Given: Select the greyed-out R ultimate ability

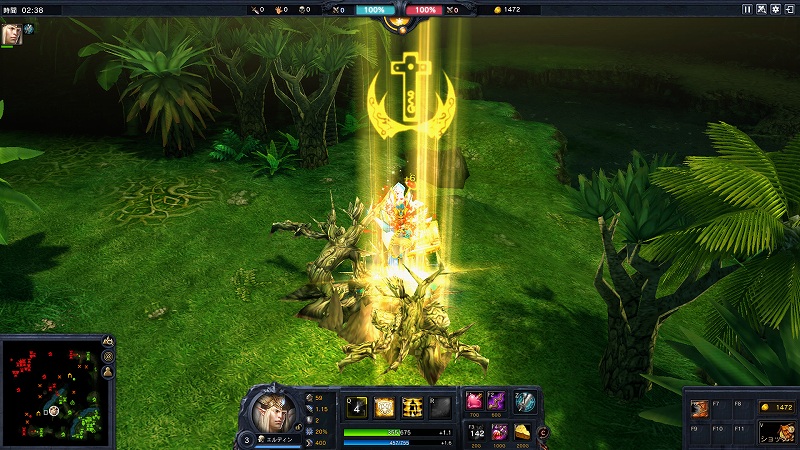Looking at the screenshot, I should click(x=439, y=407).
